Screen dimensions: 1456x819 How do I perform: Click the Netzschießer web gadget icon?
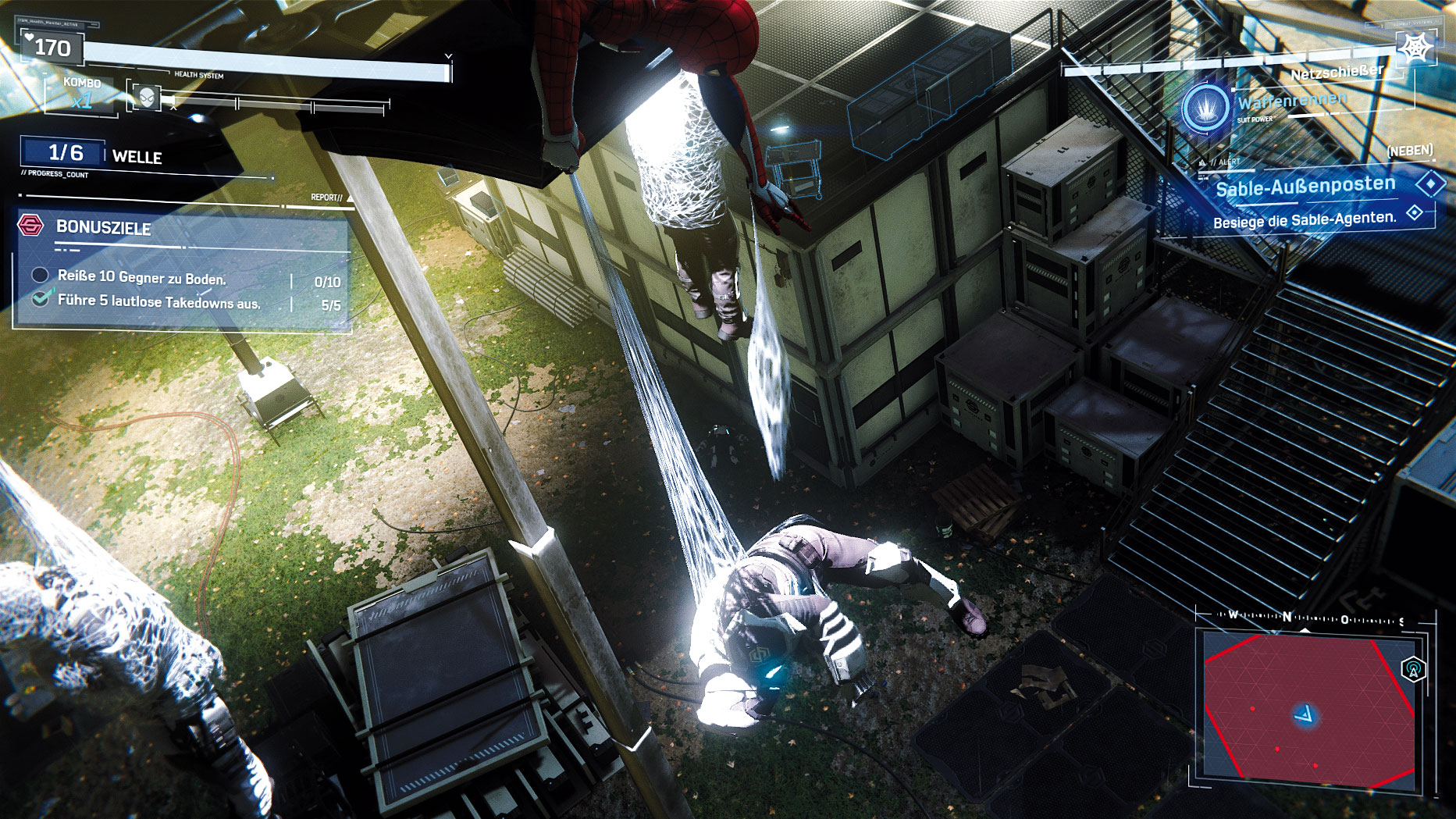[1415, 49]
